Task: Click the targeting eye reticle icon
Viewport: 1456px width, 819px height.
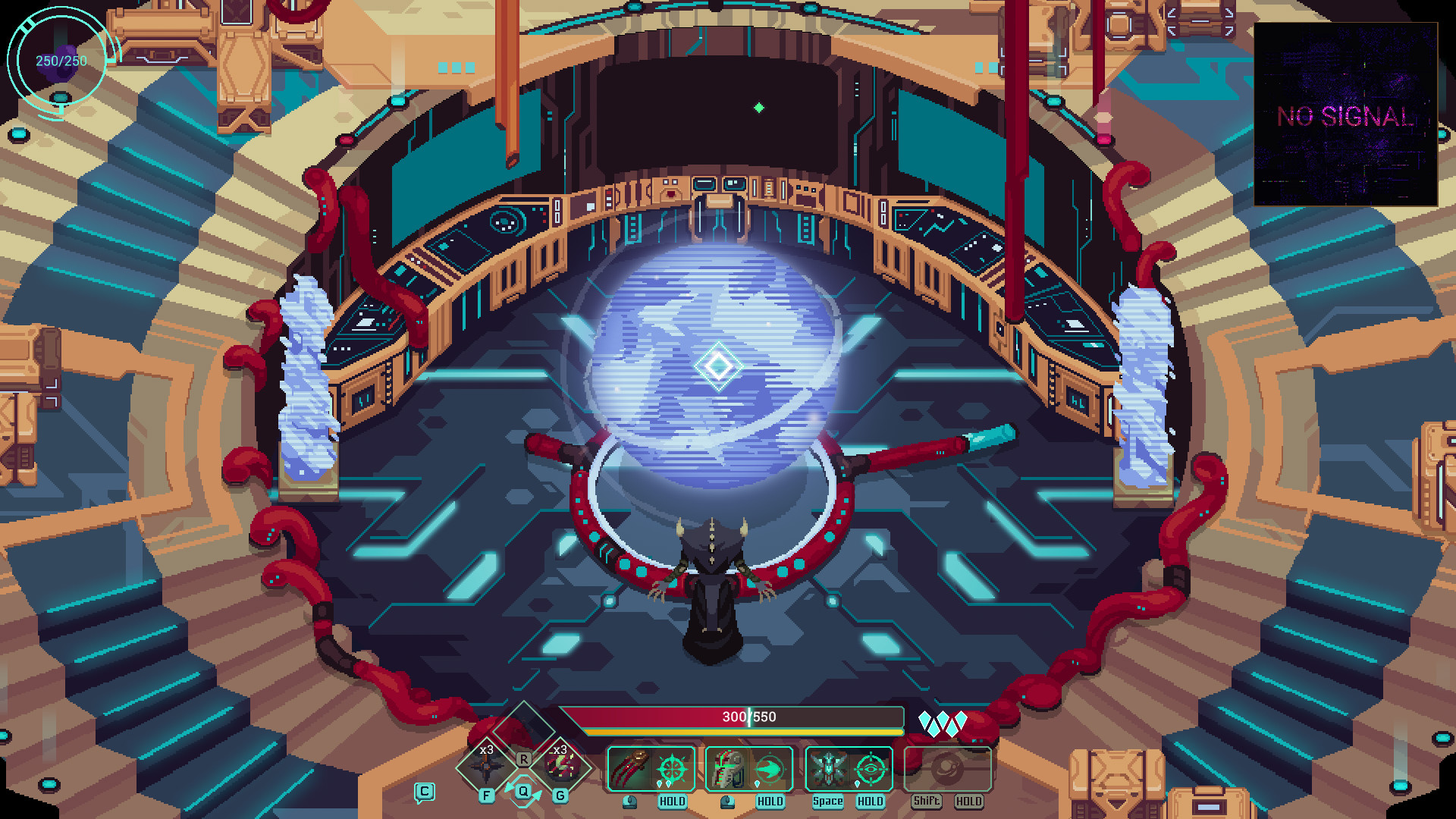Action: 871,770
